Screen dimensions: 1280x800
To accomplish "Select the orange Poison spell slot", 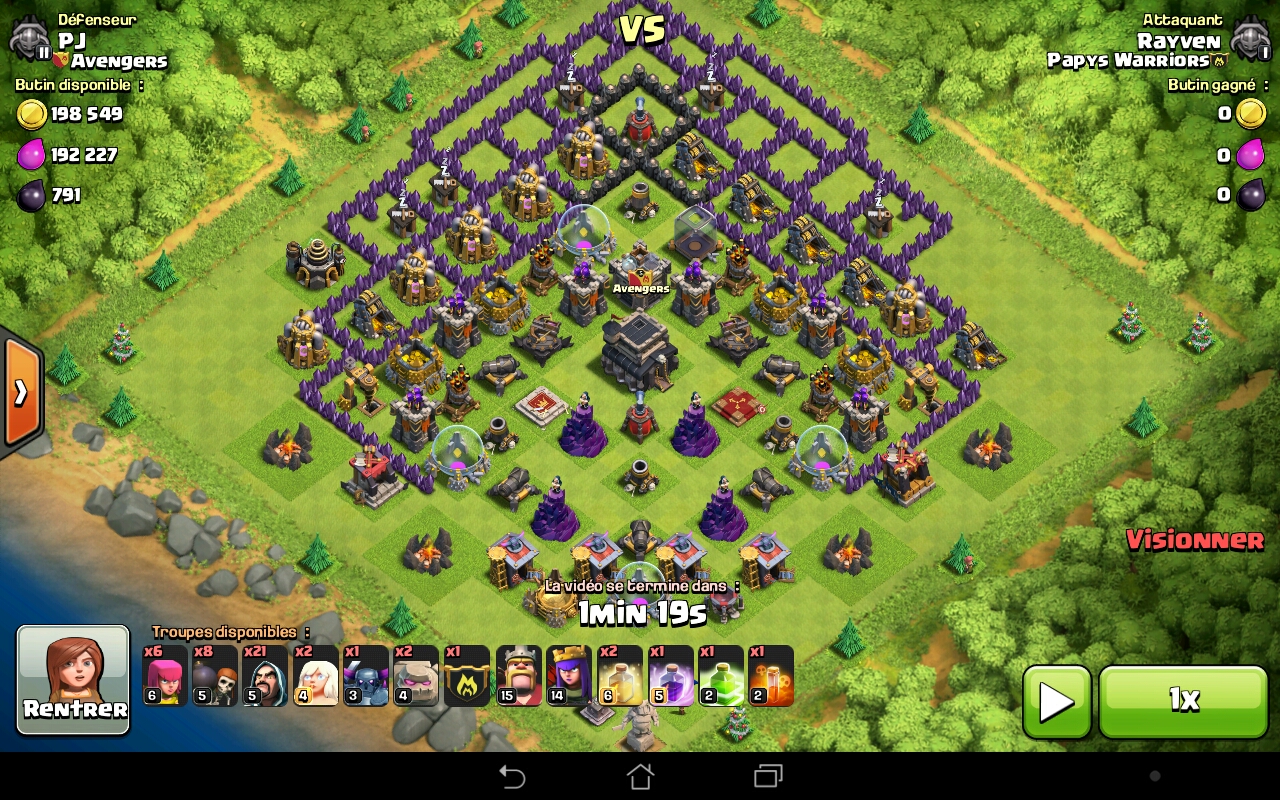I will pos(770,676).
